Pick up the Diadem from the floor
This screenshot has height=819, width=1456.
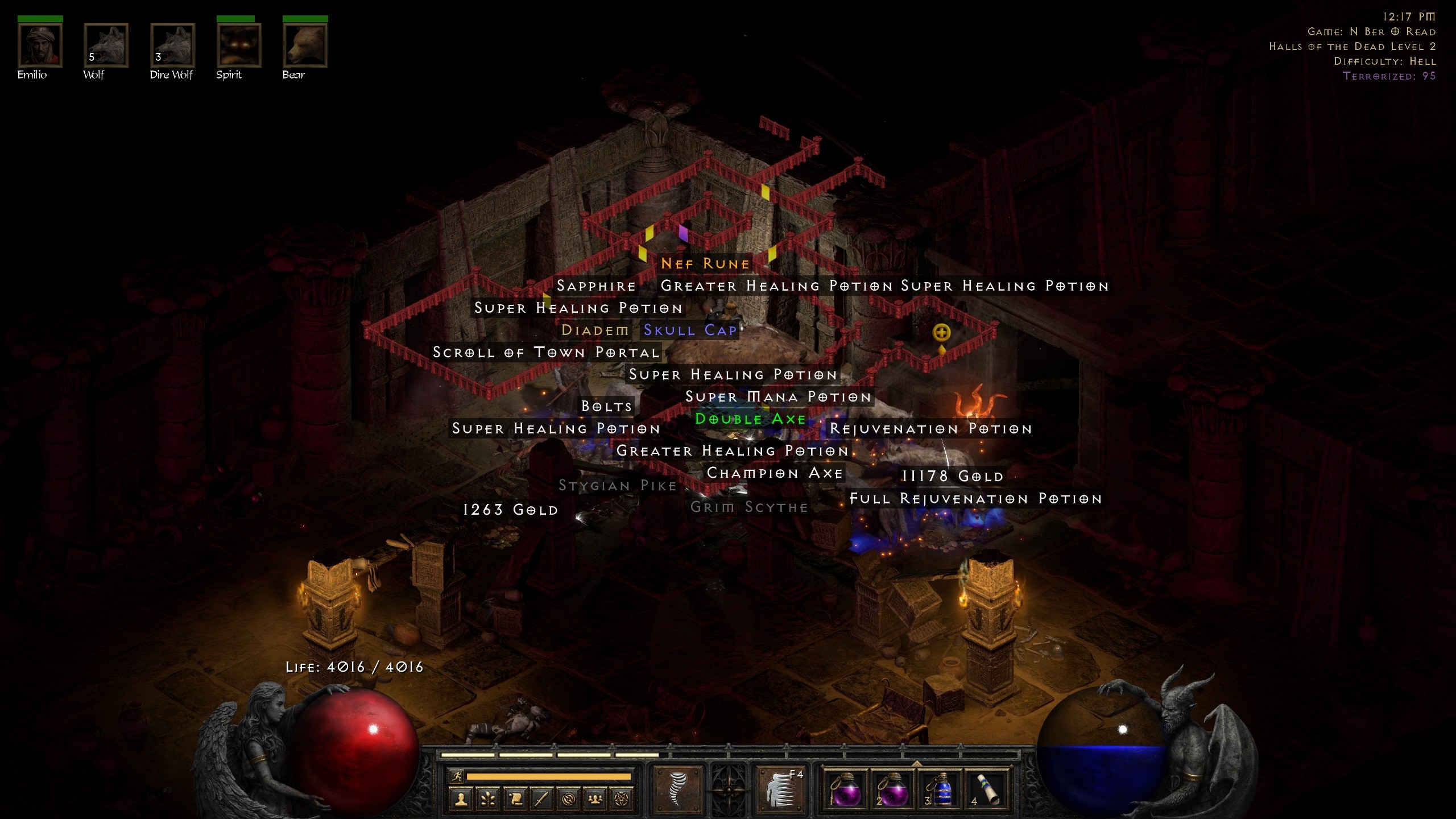tap(595, 330)
